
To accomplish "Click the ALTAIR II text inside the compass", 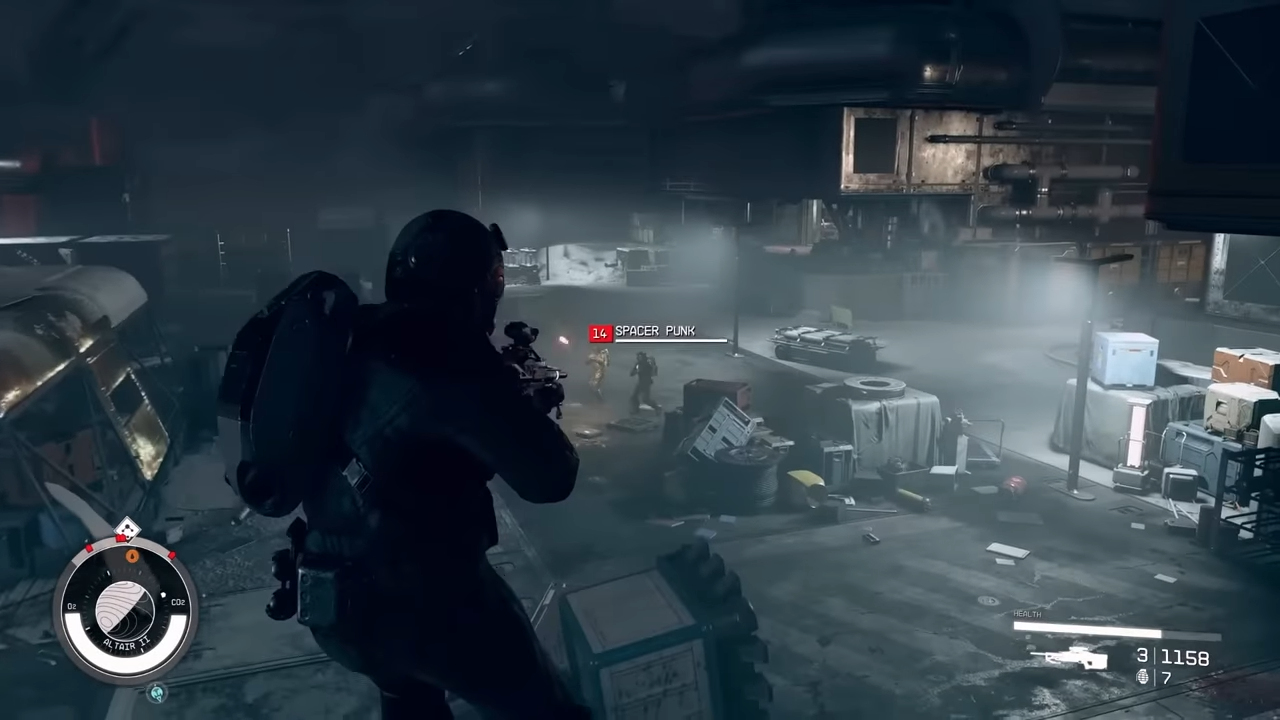I will click(x=126, y=642).
